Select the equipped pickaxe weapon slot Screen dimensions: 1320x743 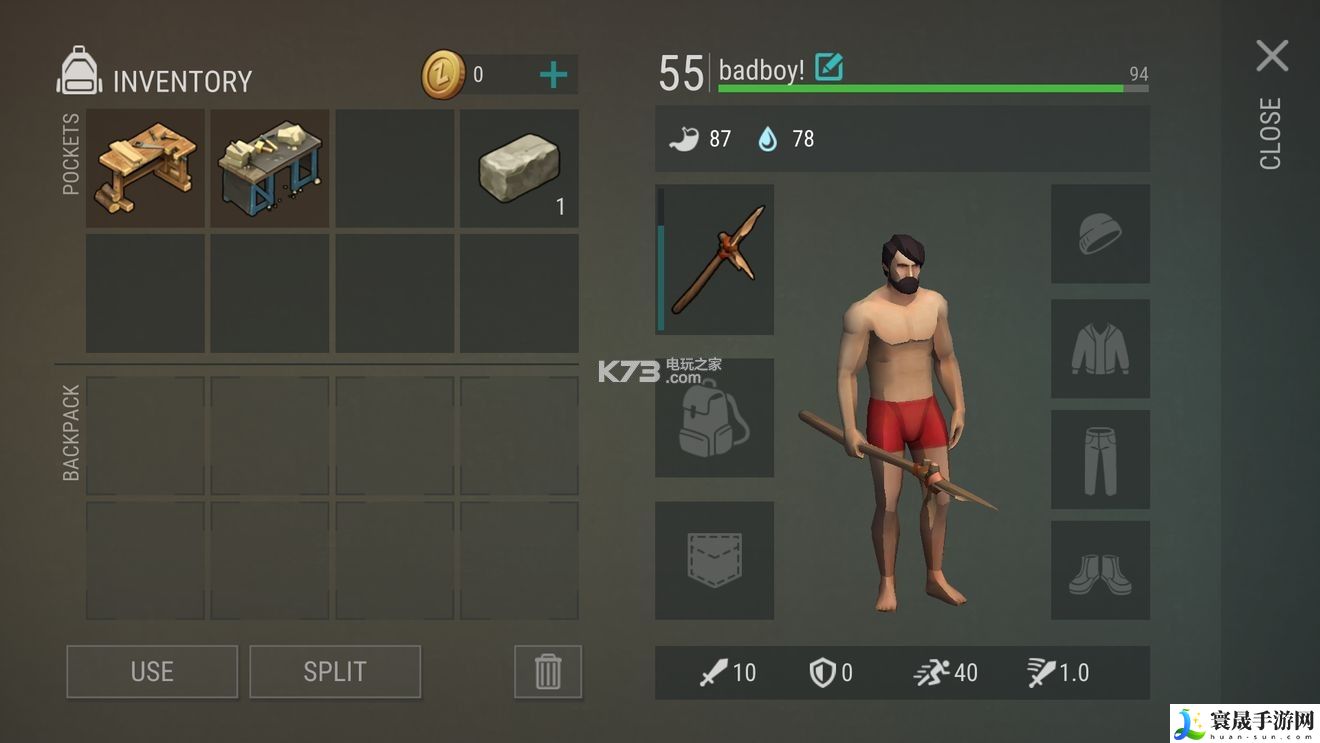tap(715, 259)
